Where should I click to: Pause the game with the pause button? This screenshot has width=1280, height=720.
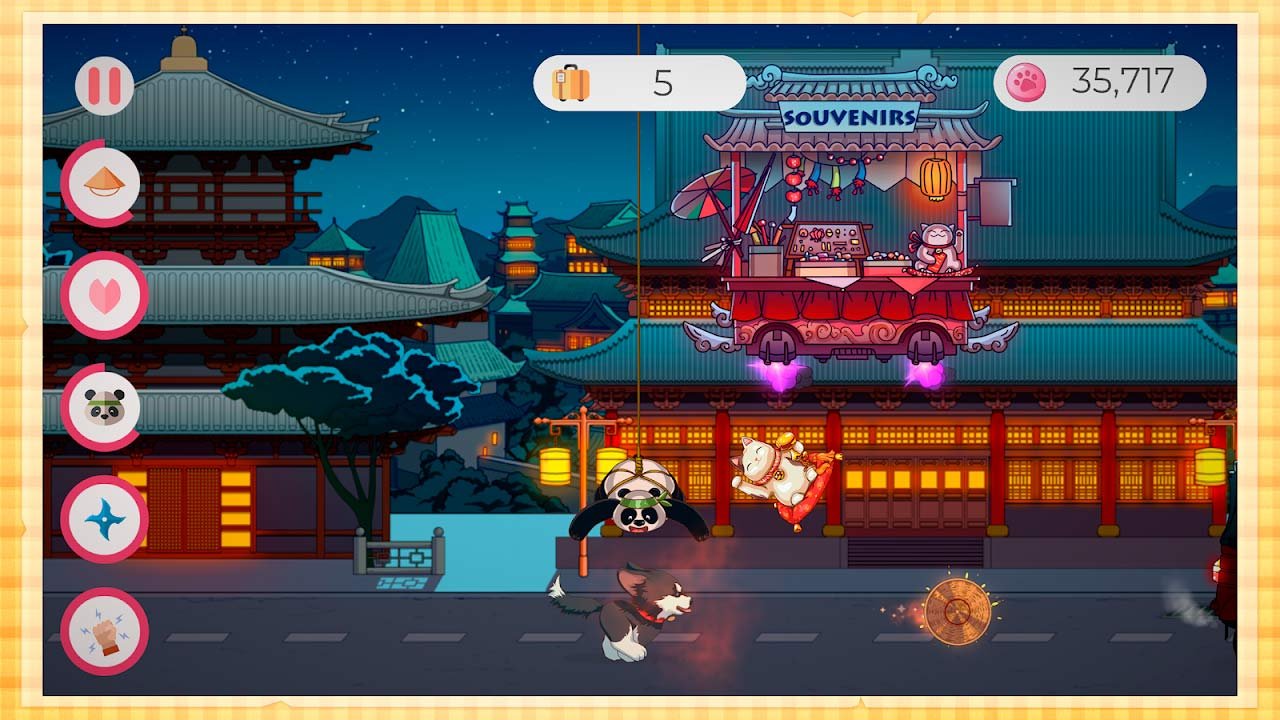(105, 85)
